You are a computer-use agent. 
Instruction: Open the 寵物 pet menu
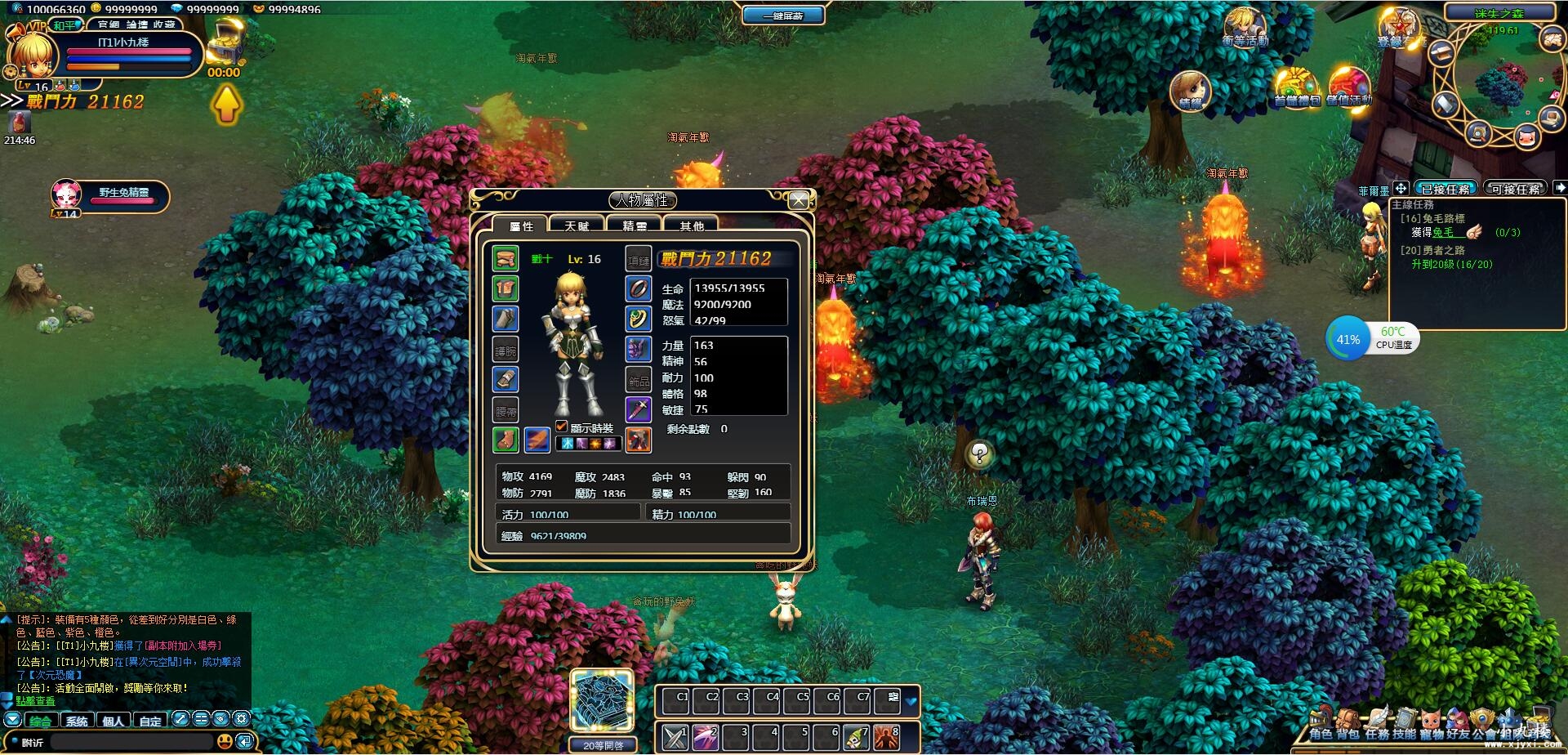(1431, 725)
